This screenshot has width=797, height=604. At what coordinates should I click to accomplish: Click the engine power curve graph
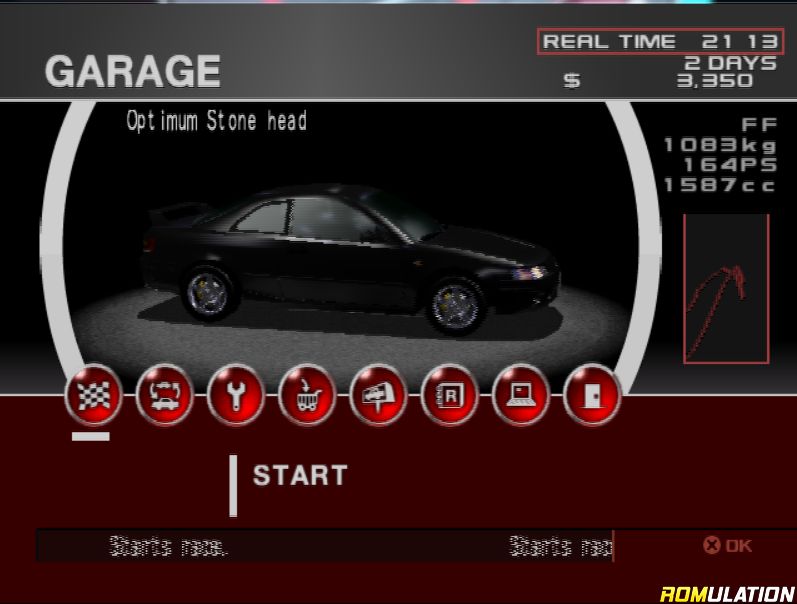726,289
